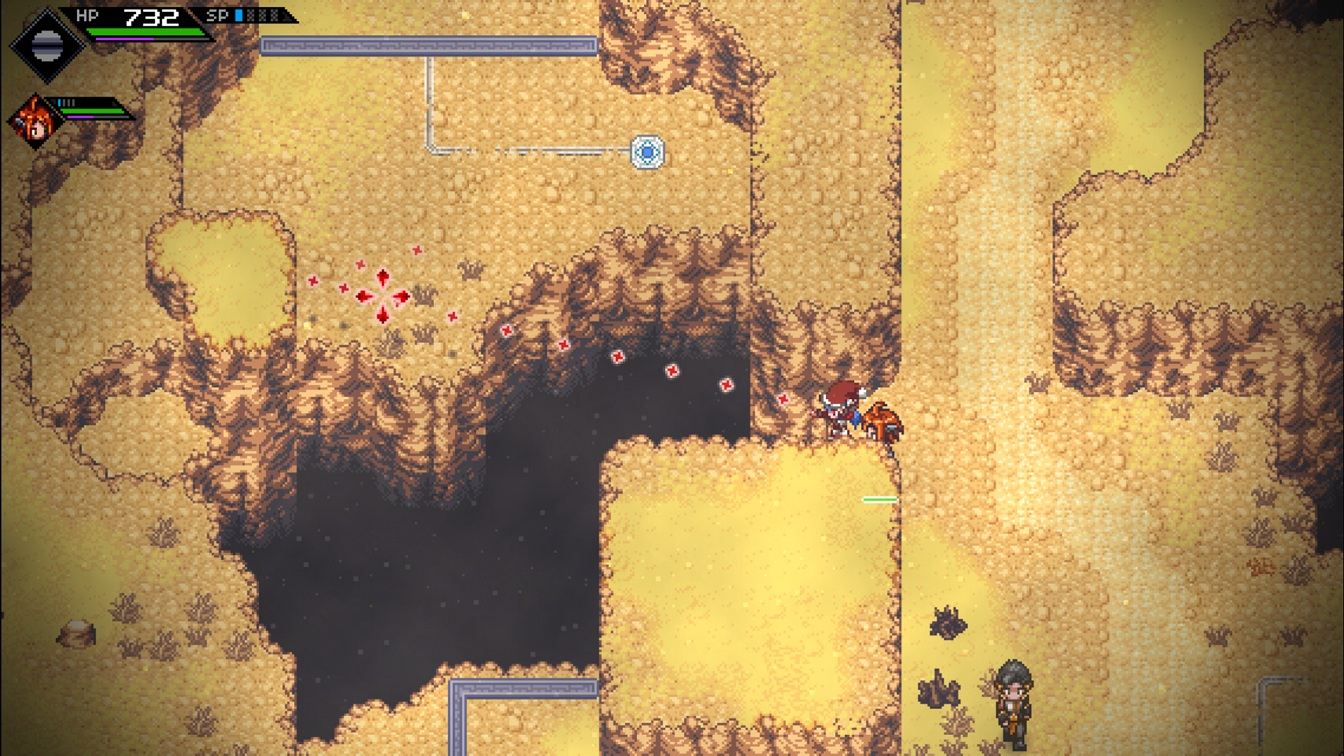Expand the metal rail junction at top
This screenshot has height=756, width=1344.
point(428,45)
